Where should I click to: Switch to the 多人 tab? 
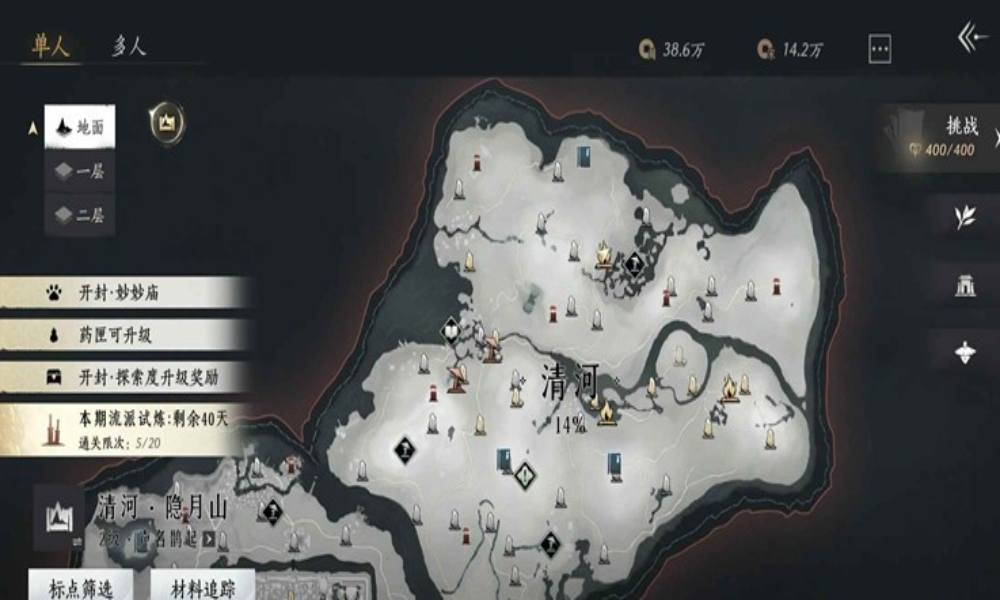pyautogui.click(x=128, y=46)
